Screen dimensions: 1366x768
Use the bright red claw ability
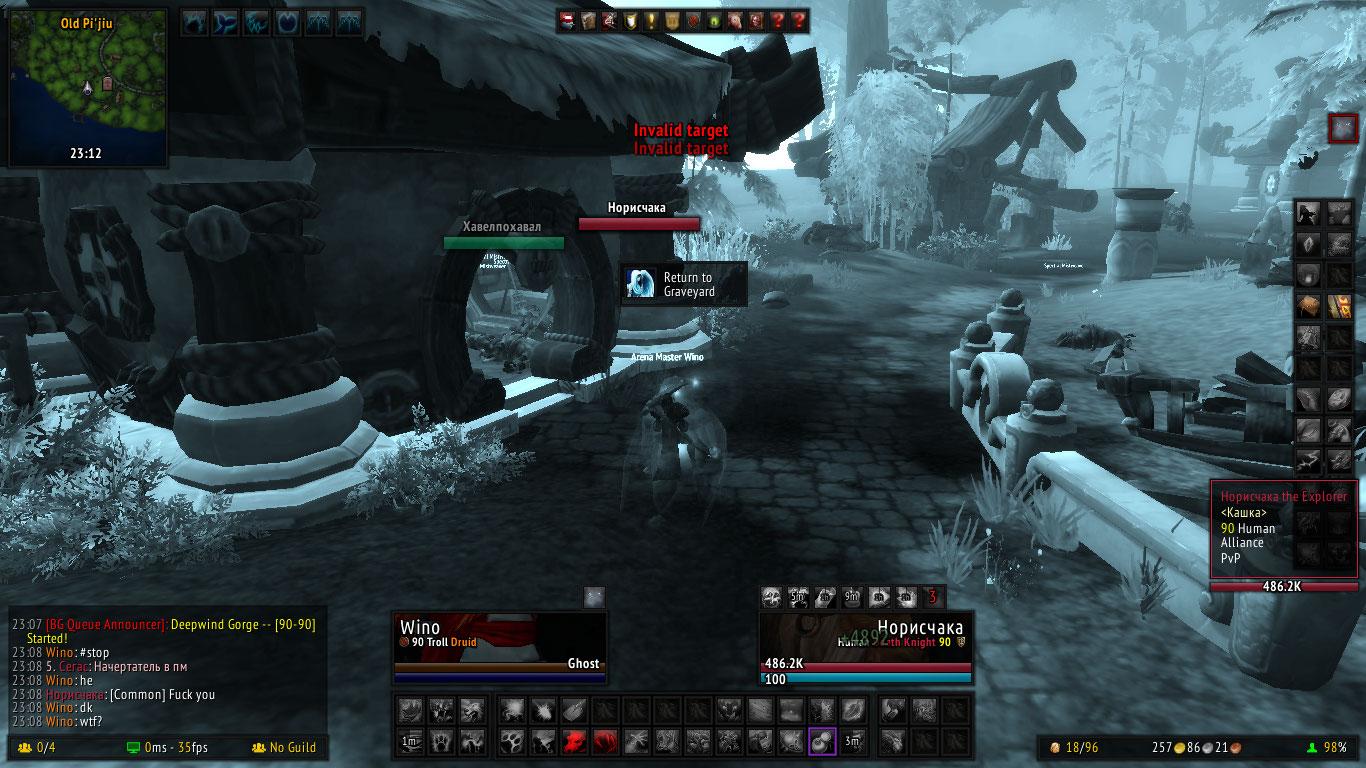(x=574, y=741)
